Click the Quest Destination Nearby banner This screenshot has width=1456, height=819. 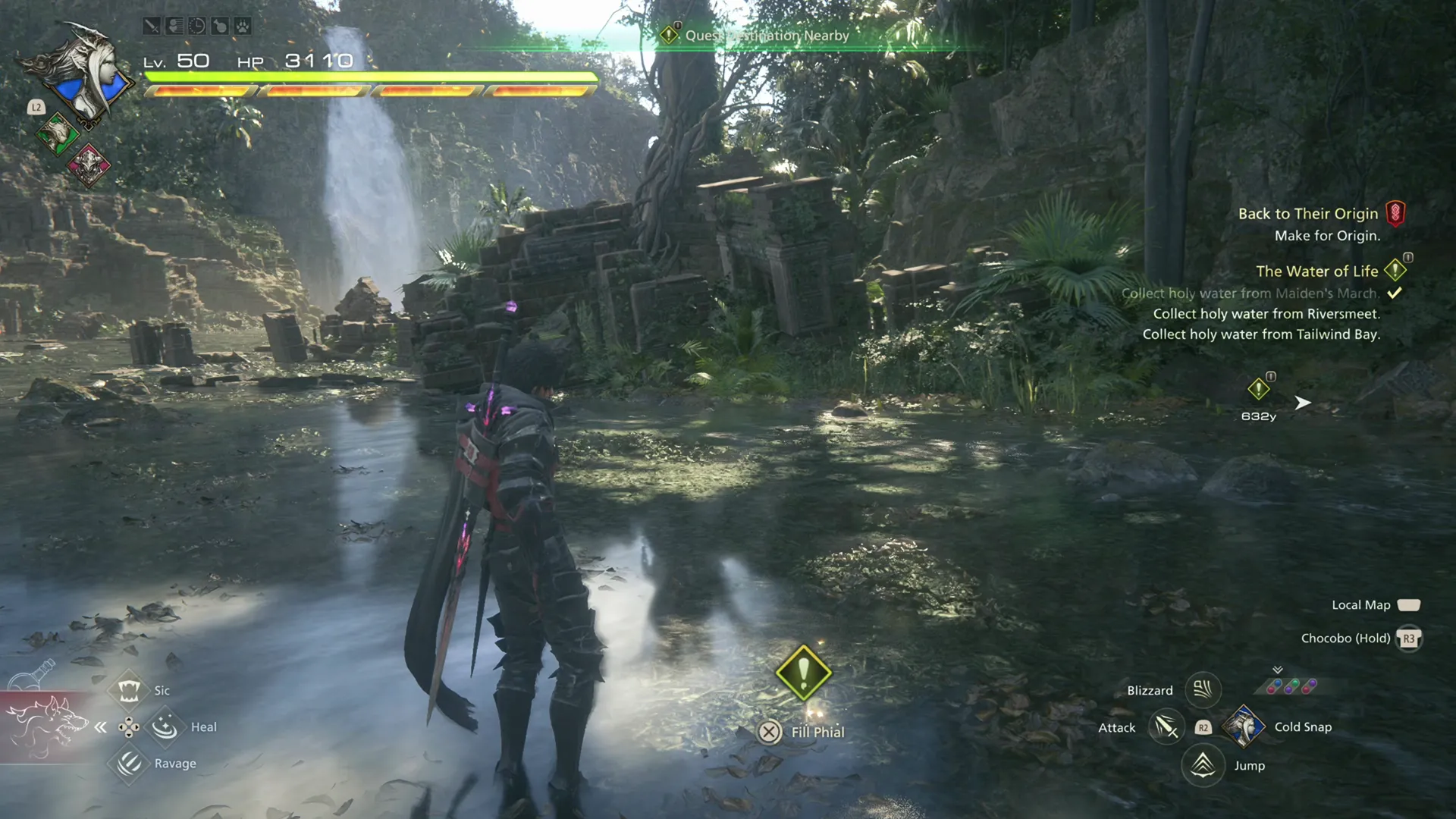click(766, 35)
